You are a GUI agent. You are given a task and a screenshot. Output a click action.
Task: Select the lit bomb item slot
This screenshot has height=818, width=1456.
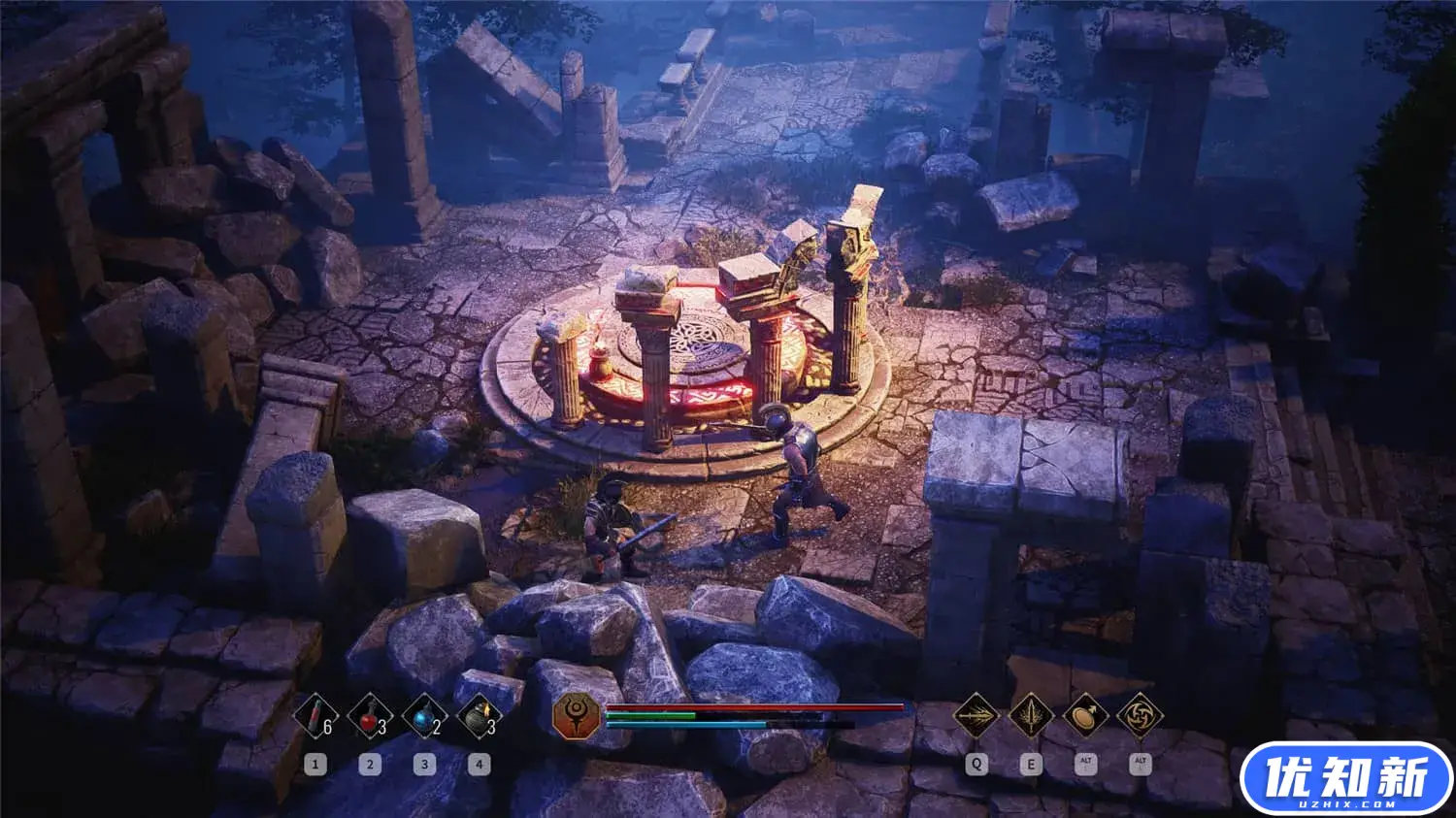479,719
